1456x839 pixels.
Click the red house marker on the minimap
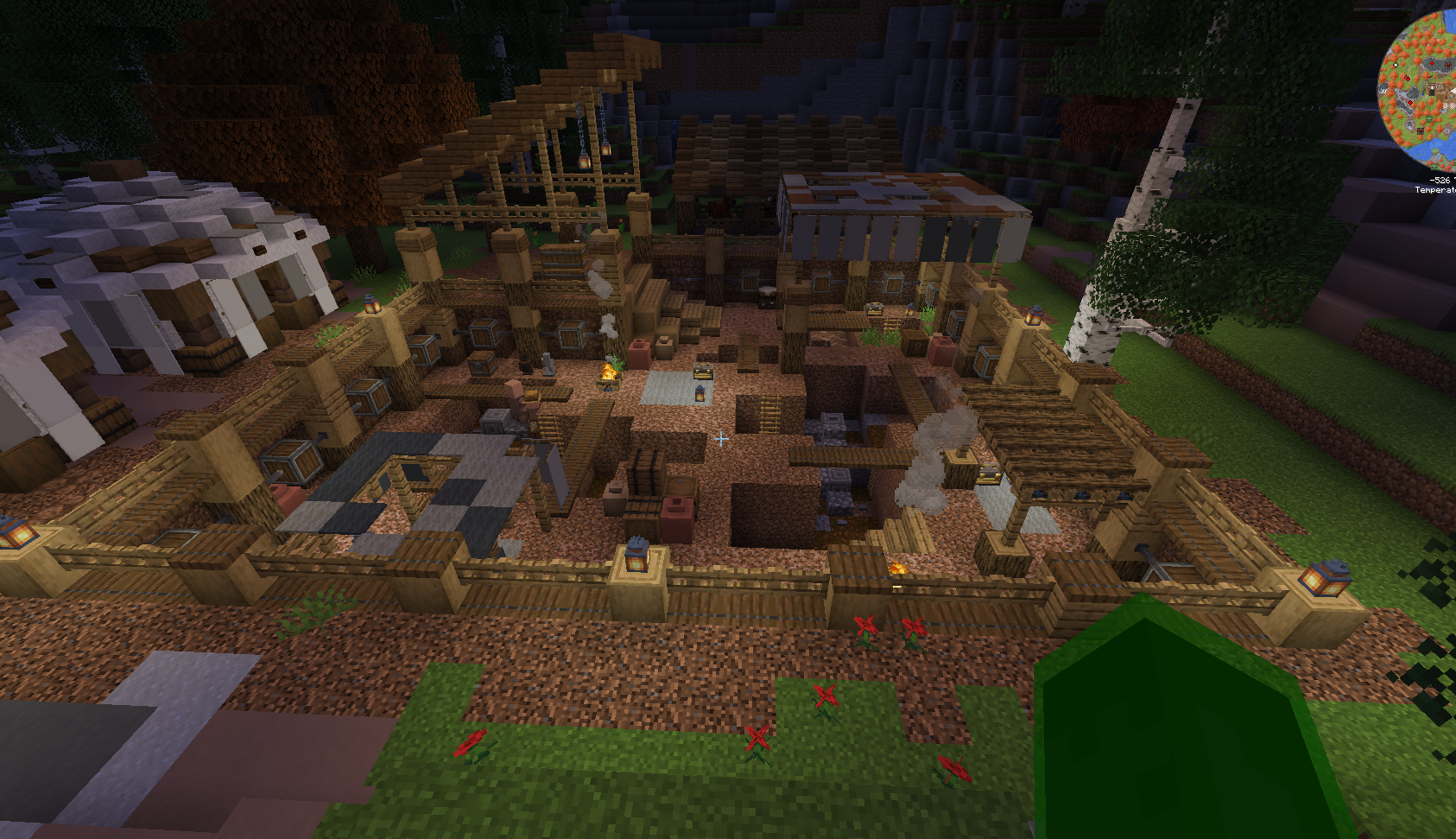coord(1447,65)
